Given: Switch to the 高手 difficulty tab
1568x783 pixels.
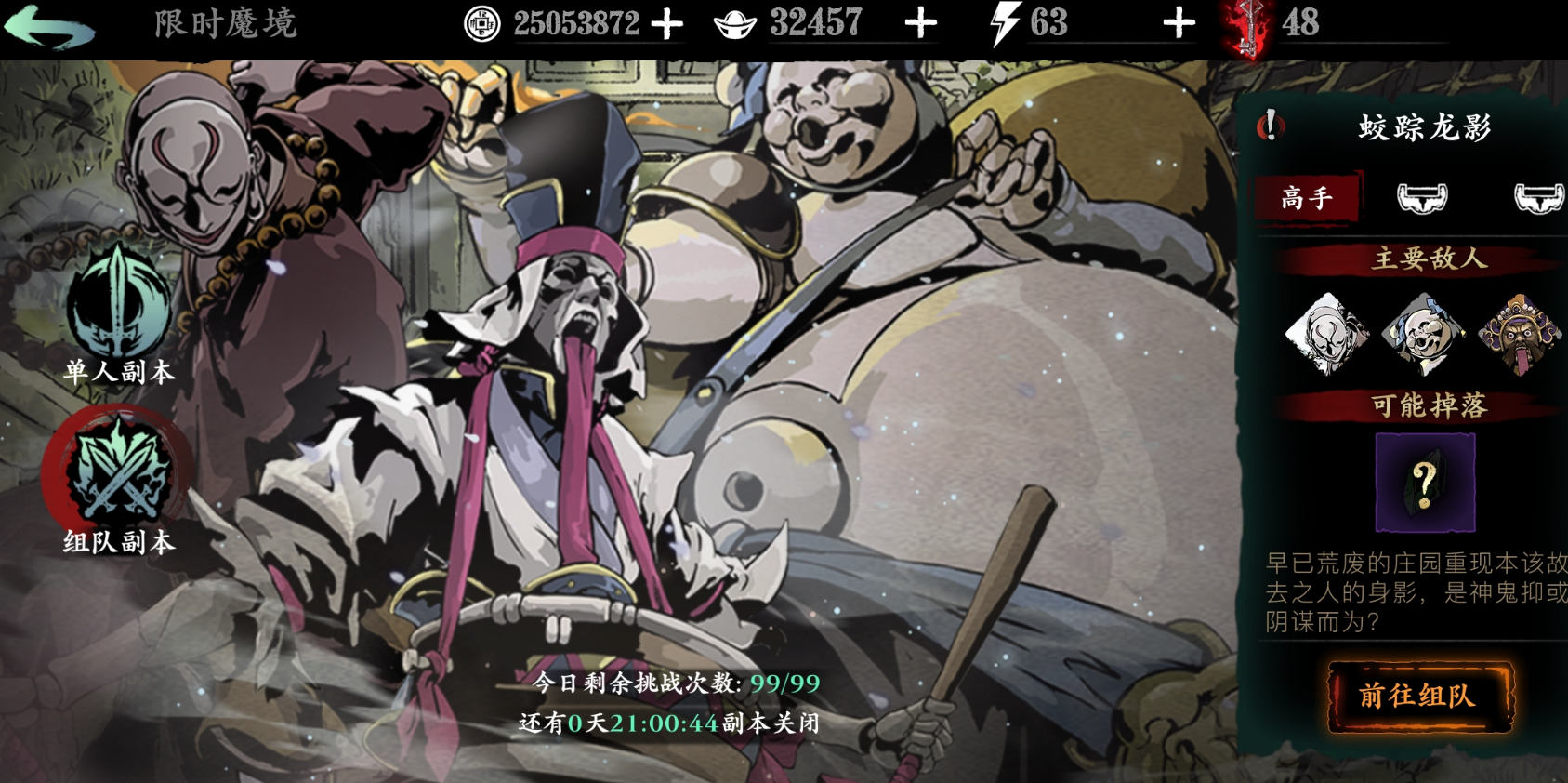Looking at the screenshot, I should point(1307,197).
